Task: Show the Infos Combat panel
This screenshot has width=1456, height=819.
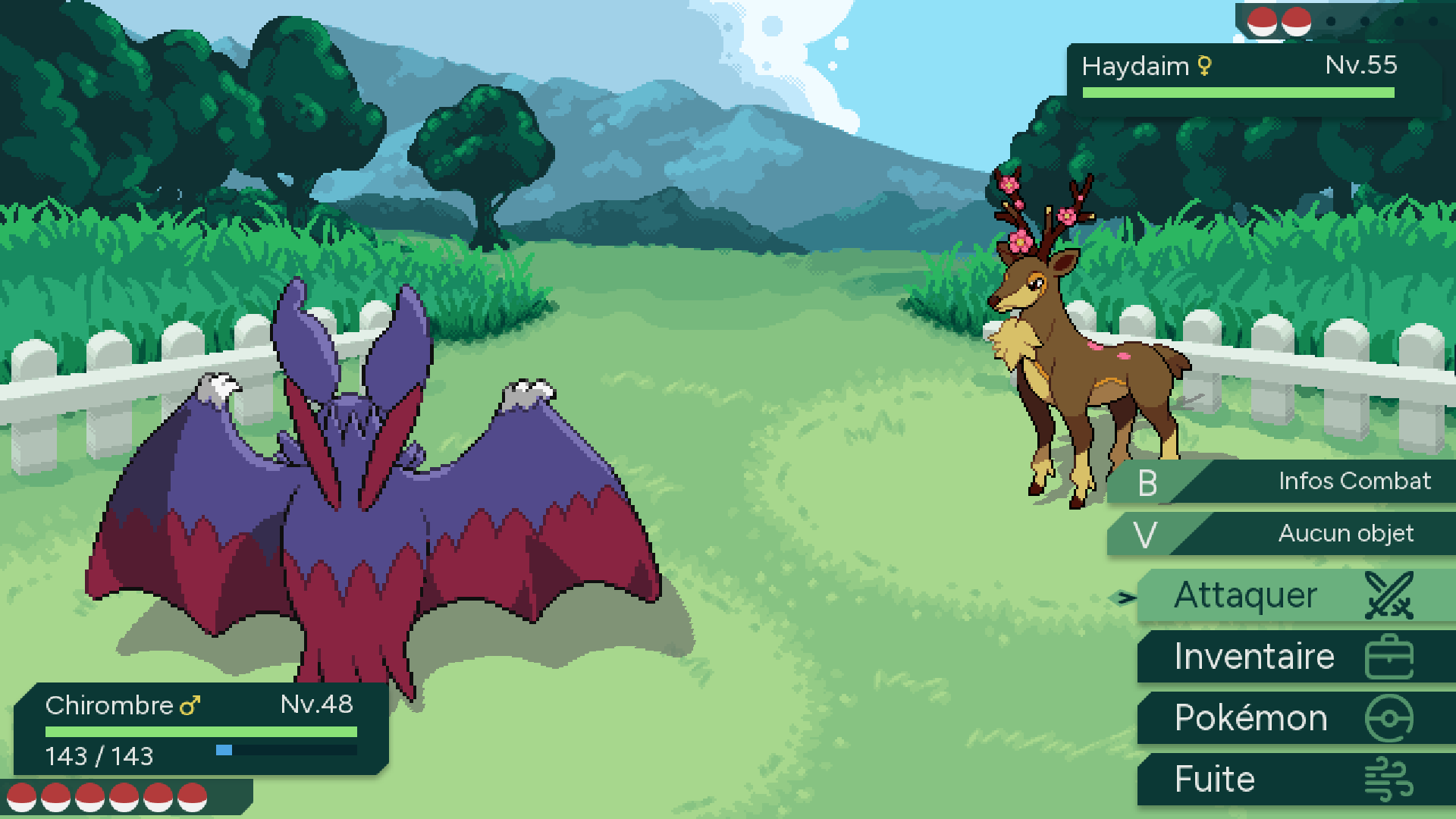Action: [1289, 482]
